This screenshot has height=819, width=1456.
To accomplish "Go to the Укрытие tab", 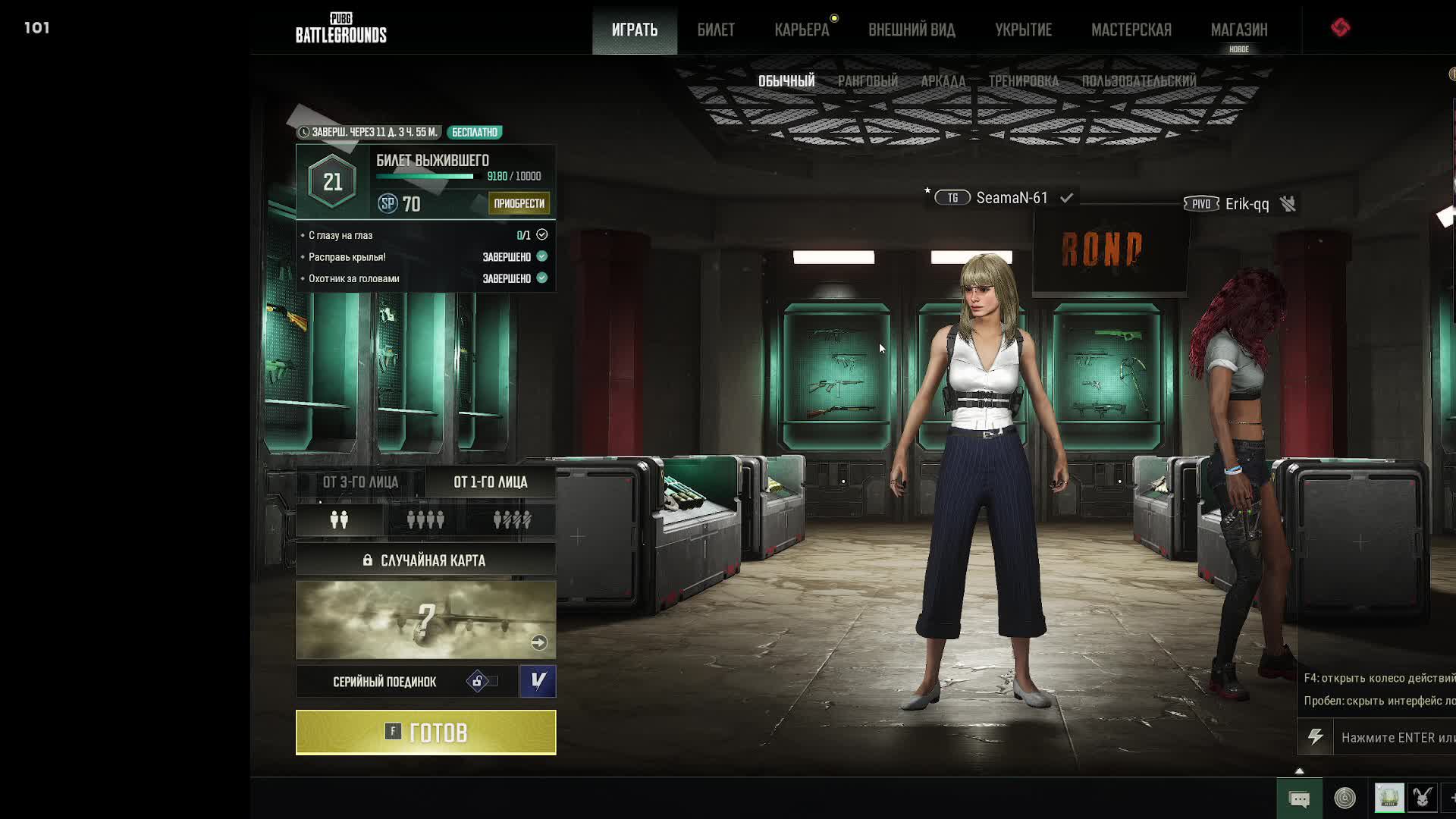I will pos(1023,30).
